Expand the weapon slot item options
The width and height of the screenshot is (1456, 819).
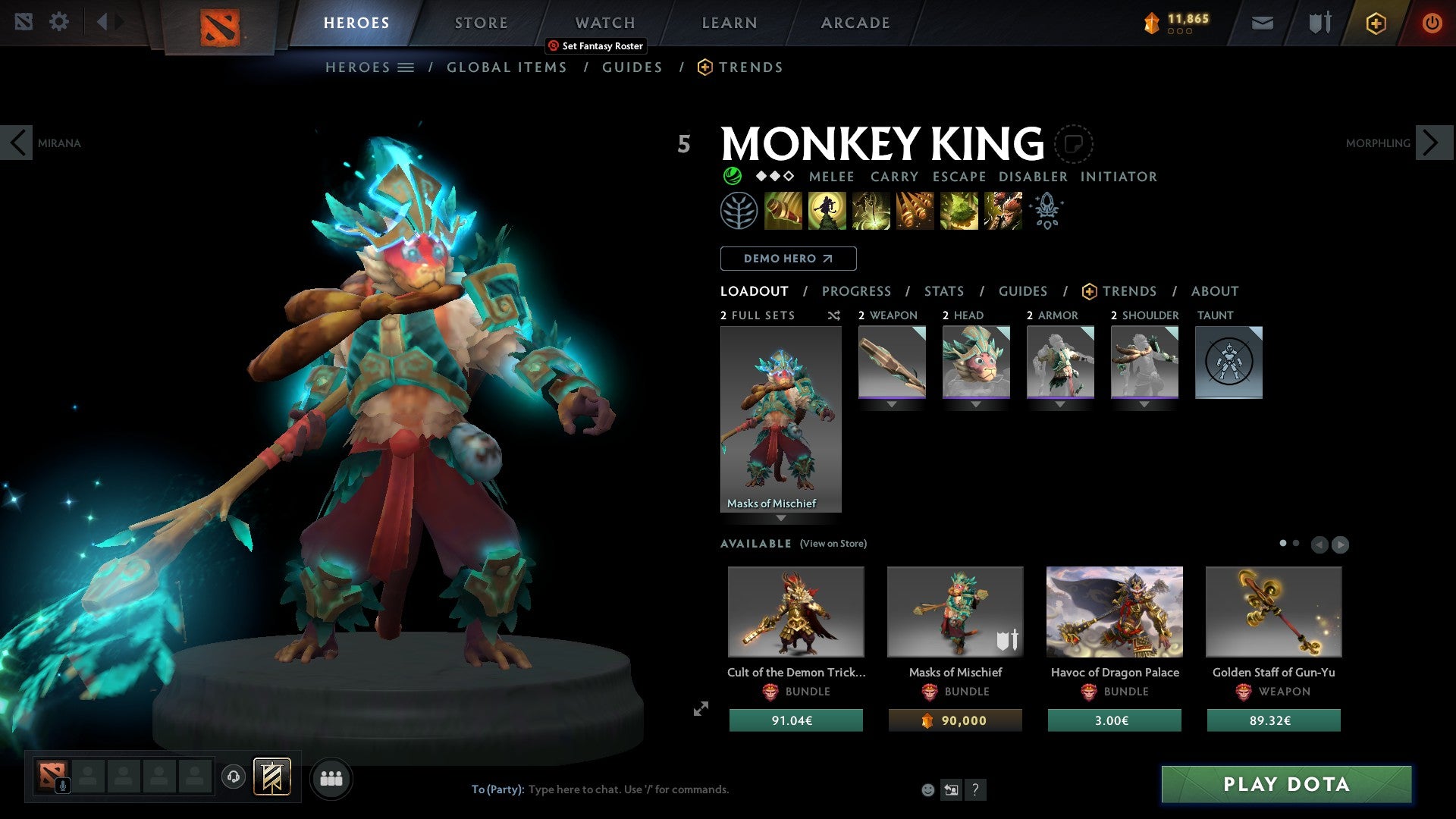click(x=891, y=404)
